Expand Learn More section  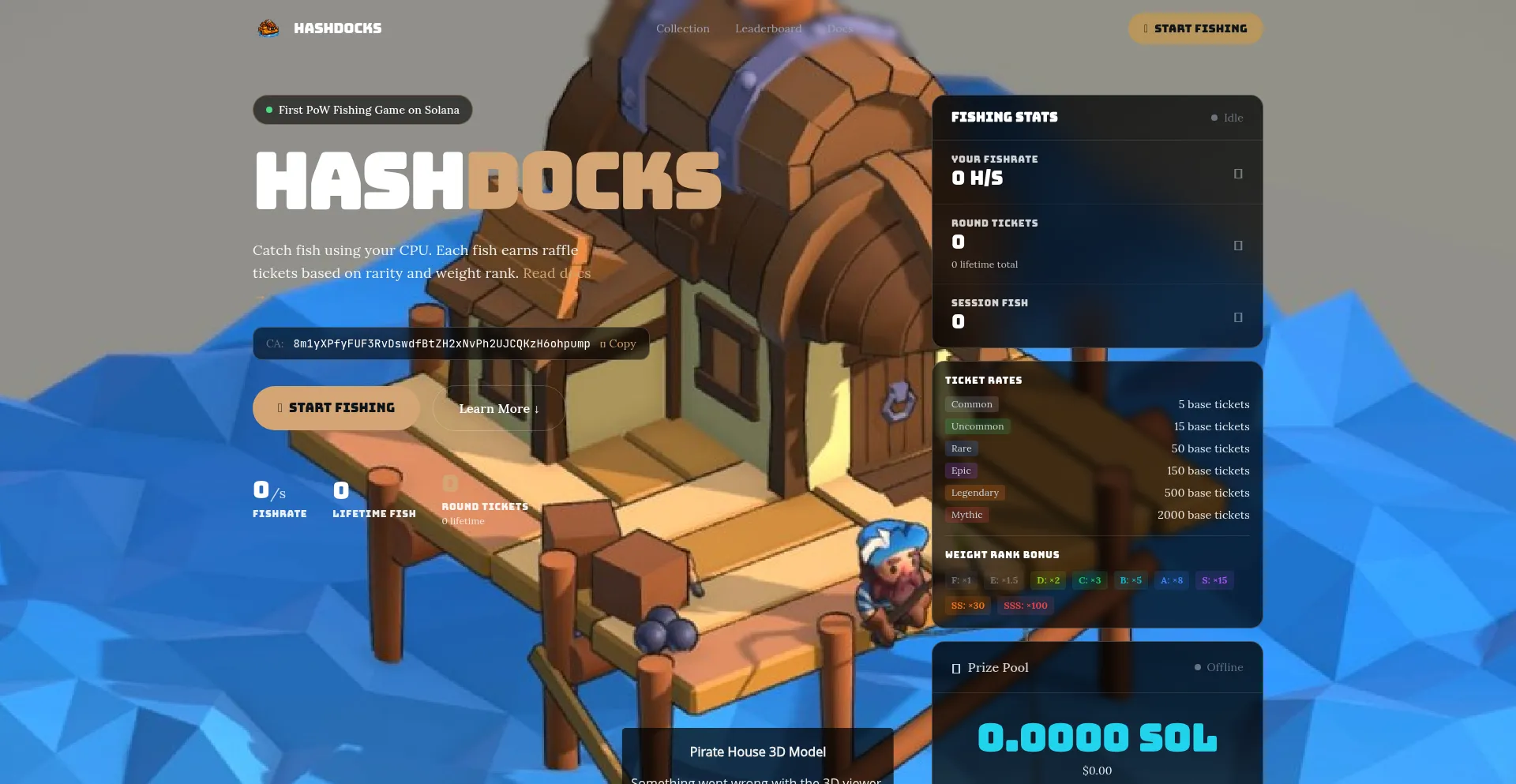pyautogui.click(x=498, y=408)
